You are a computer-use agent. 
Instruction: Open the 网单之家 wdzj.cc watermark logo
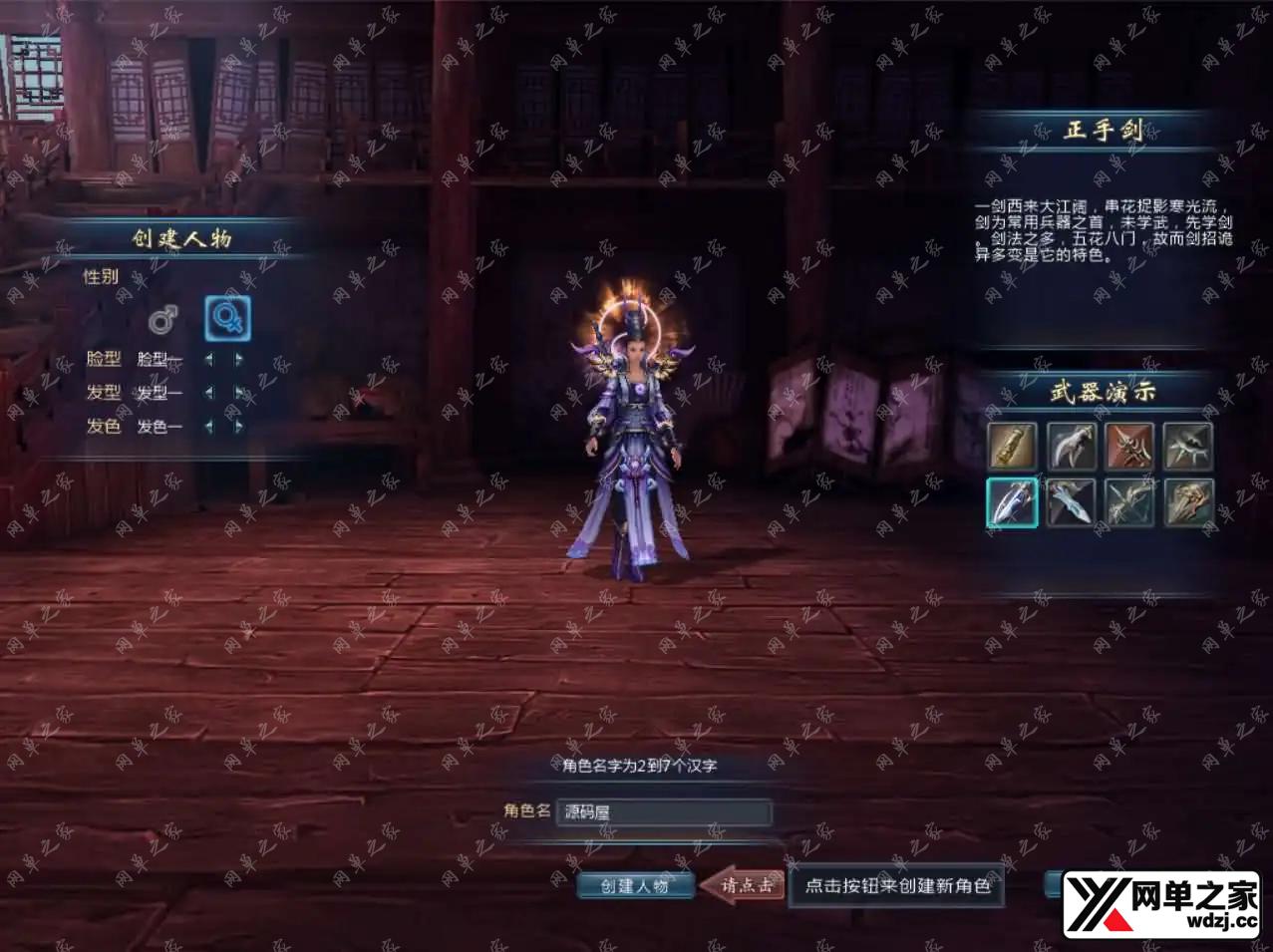[1162, 904]
